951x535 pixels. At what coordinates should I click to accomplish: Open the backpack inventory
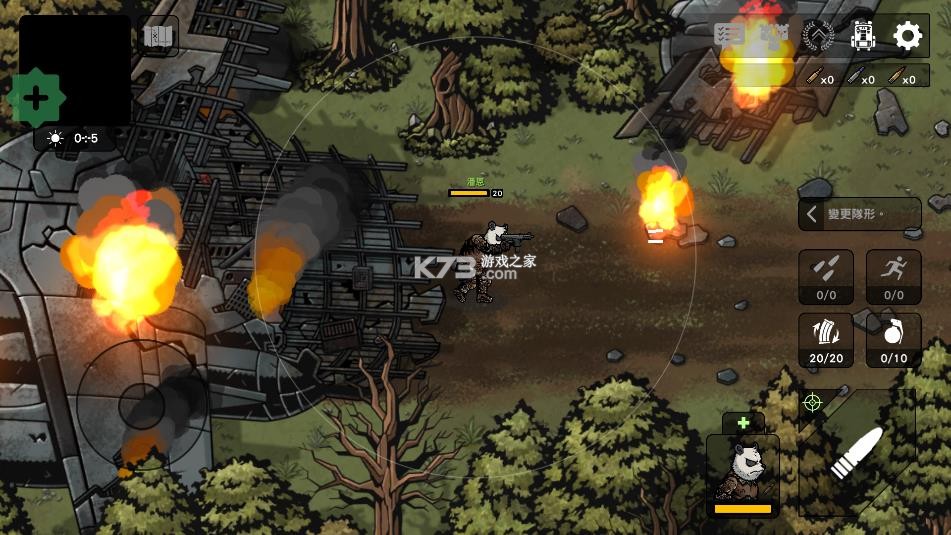point(863,36)
